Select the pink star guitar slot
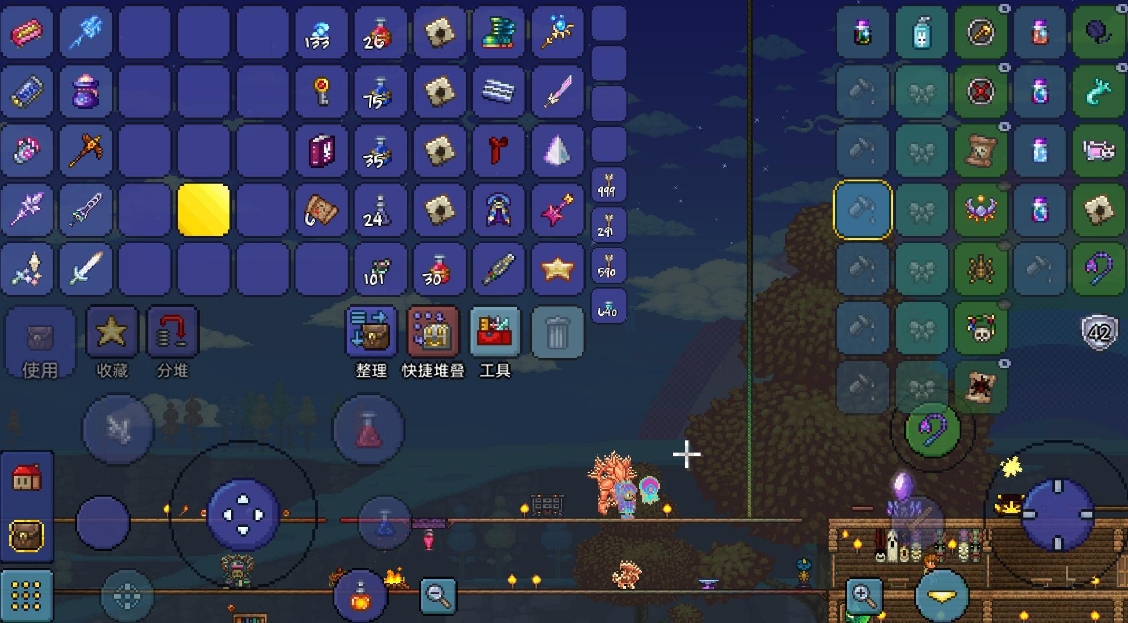 557,210
